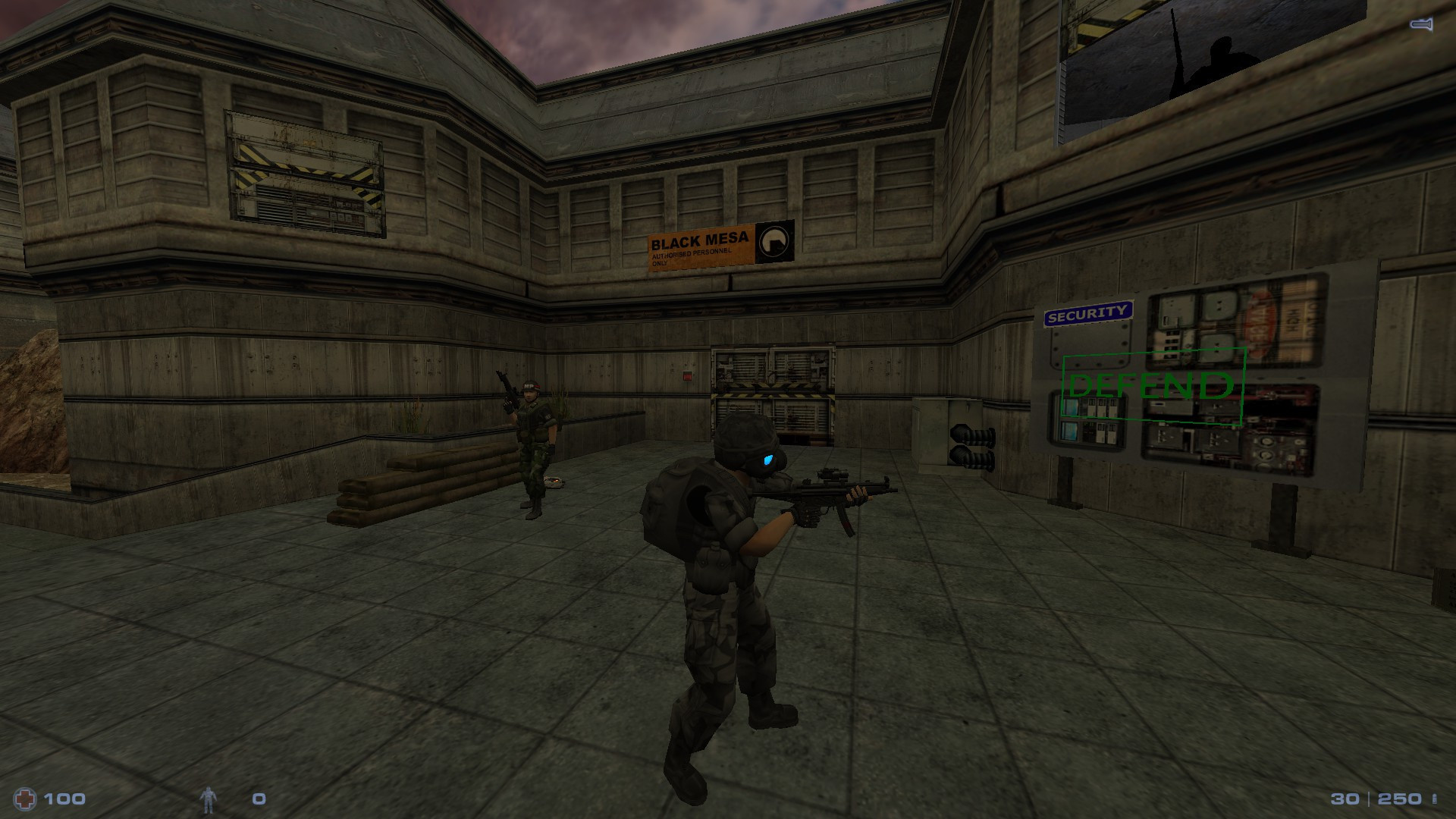Image resolution: width=1456 pixels, height=819 pixels.
Task: Click the SECURITY sign label
Action: tap(1088, 312)
